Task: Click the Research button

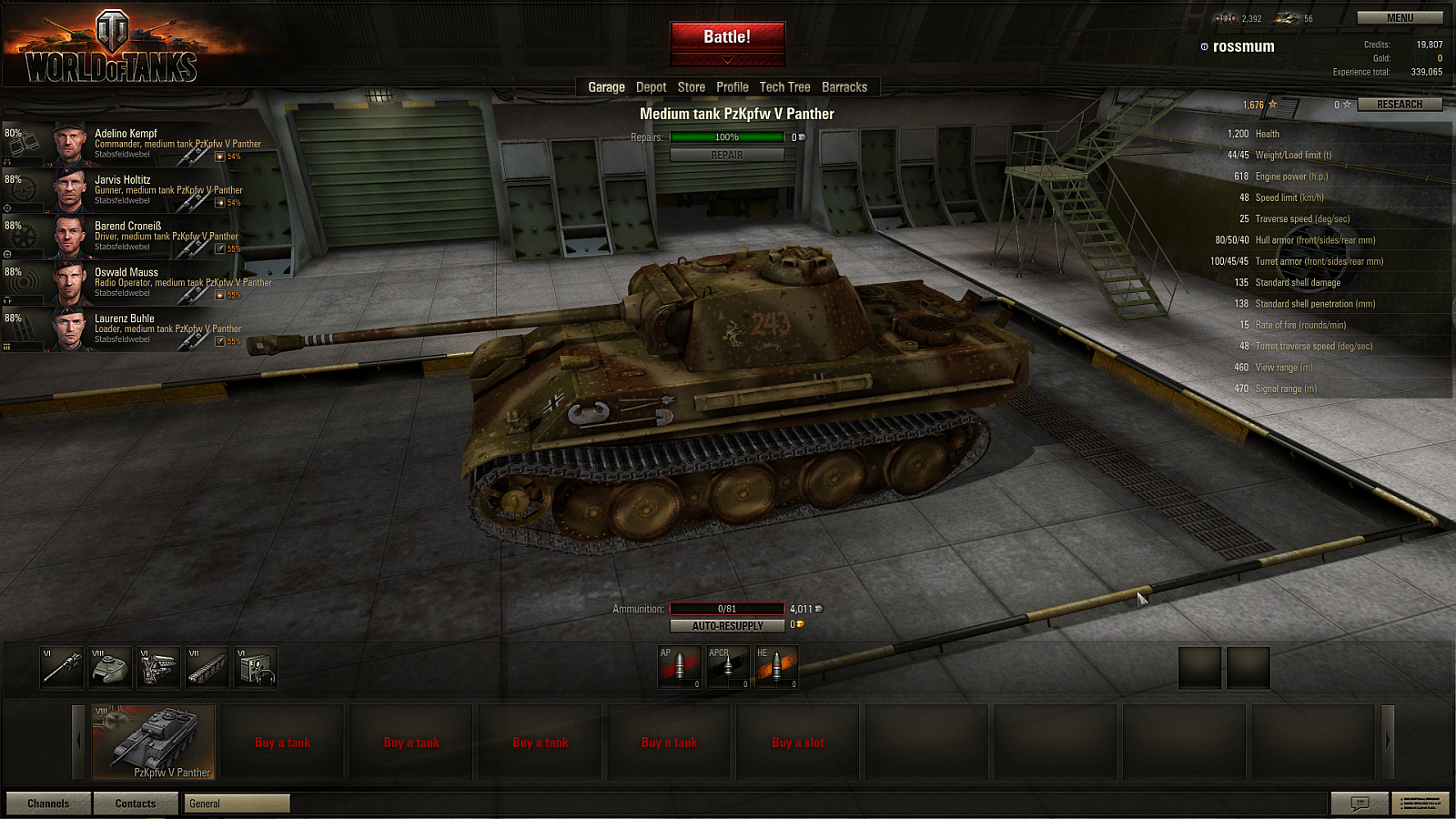Action: click(x=1399, y=105)
